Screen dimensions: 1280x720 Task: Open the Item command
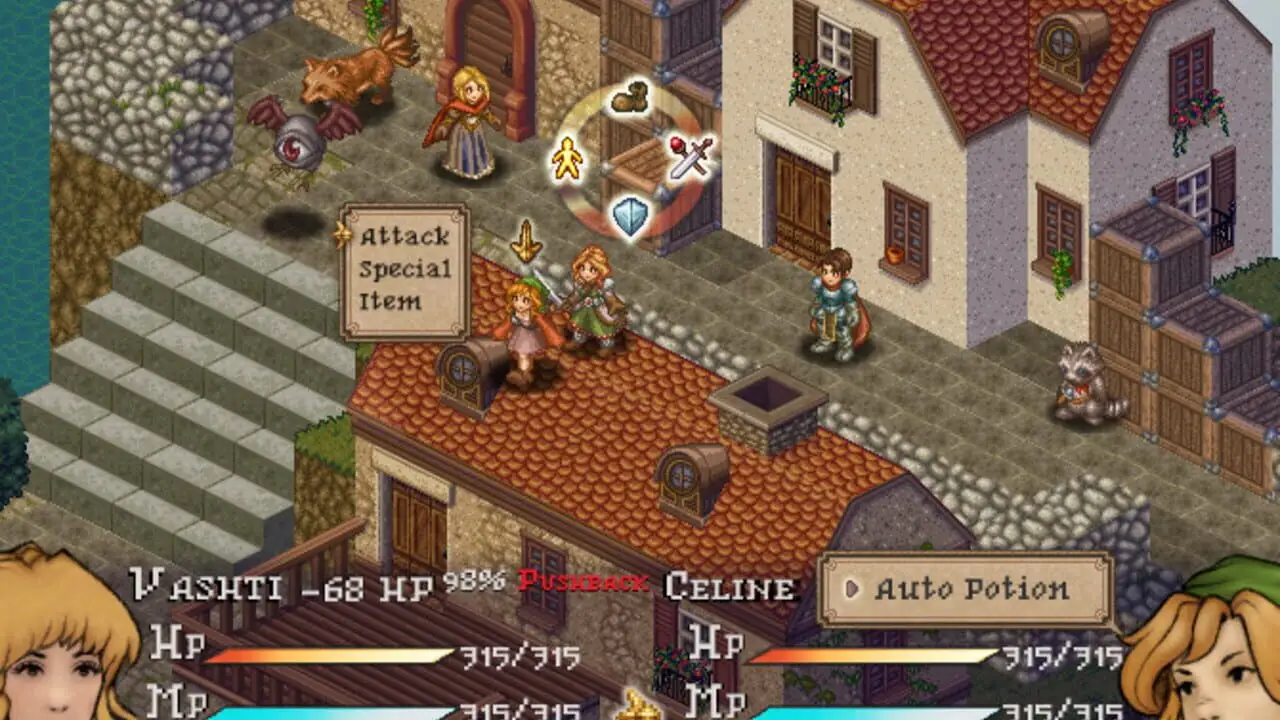390,301
